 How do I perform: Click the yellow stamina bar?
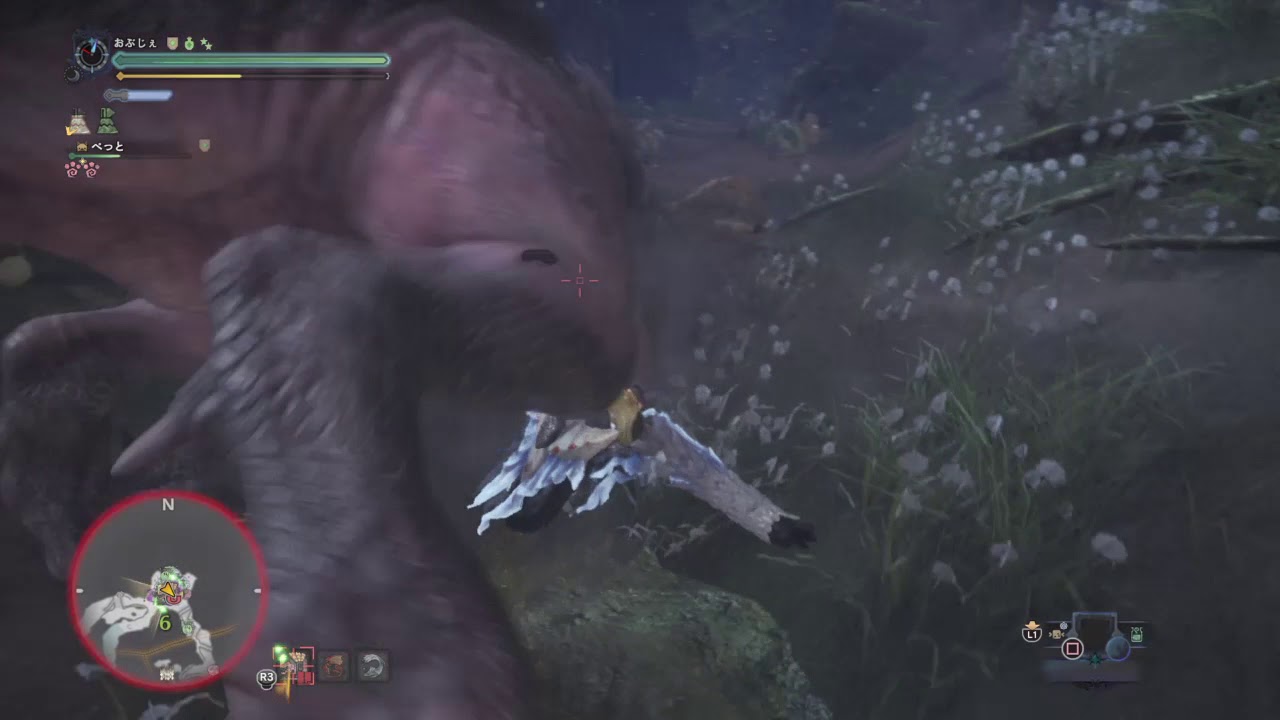pos(180,76)
